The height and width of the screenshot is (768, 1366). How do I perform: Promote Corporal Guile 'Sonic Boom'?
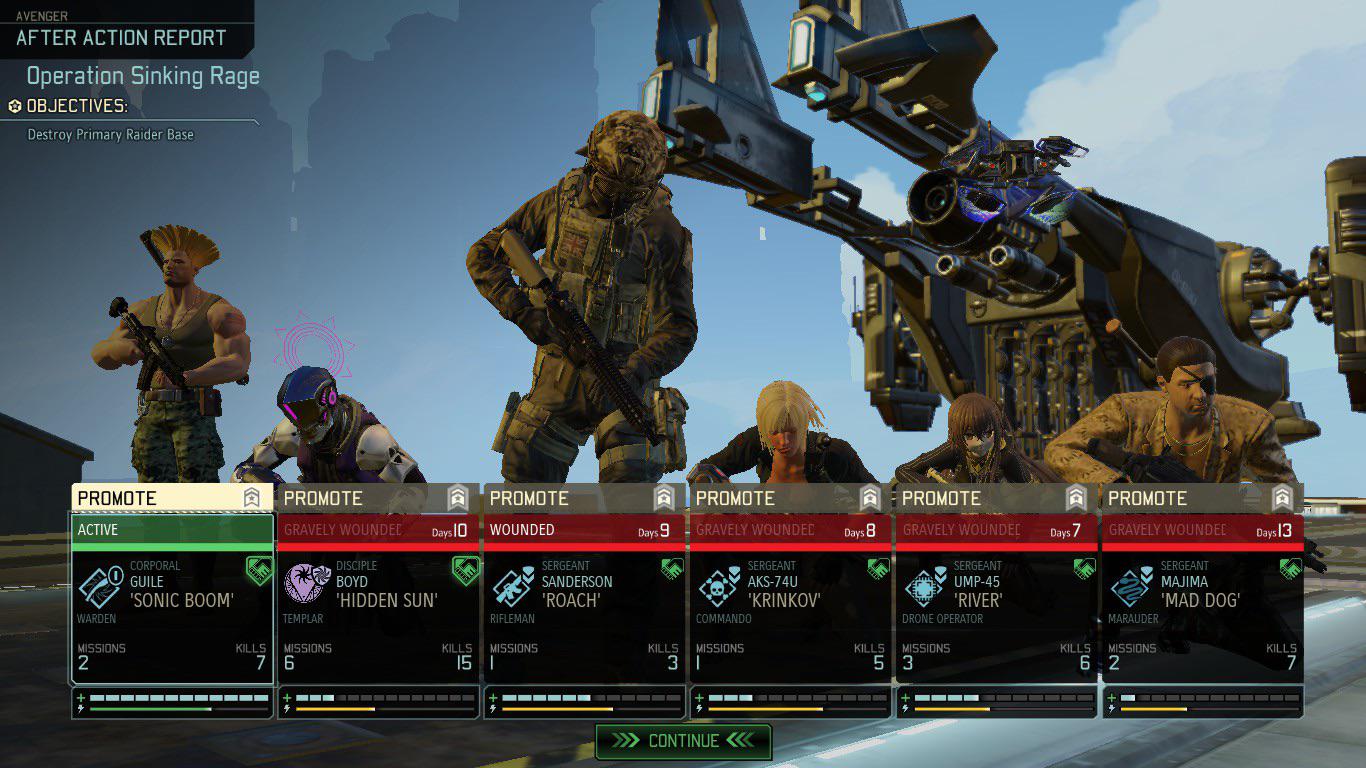coord(171,498)
